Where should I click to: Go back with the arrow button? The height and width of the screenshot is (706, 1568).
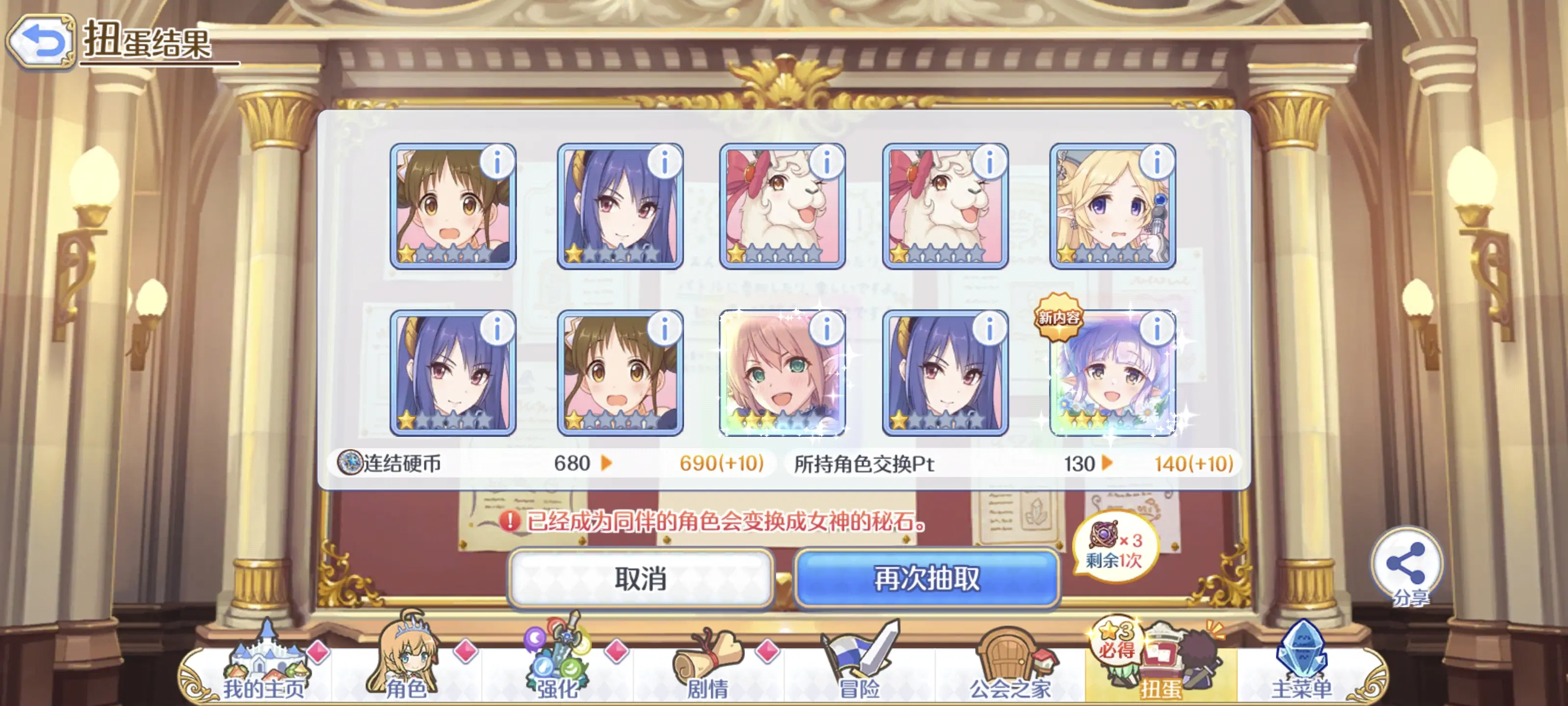tap(41, 42)
